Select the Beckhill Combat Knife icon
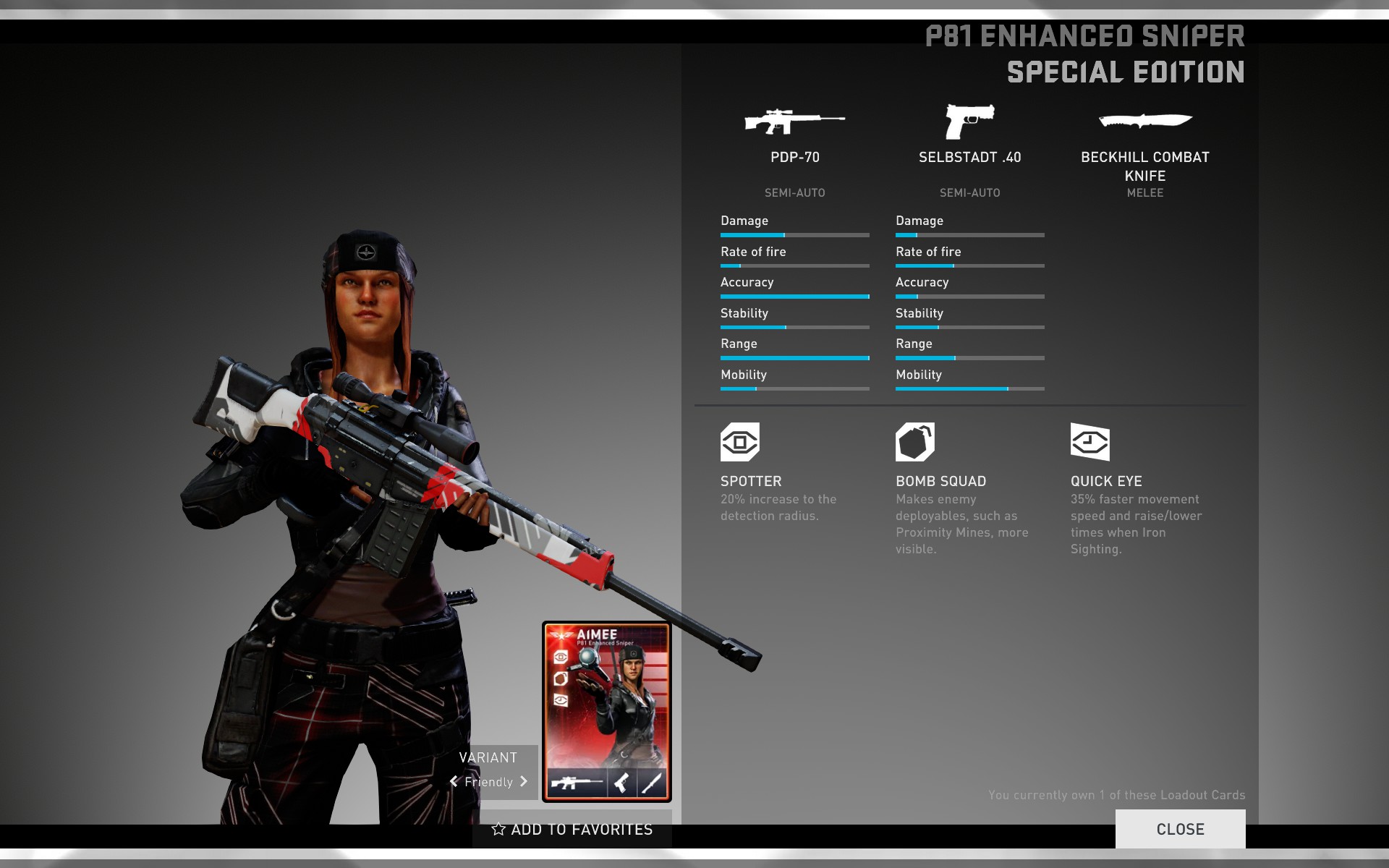This screenshot has height=868, width=1389. pos(1144,121)
